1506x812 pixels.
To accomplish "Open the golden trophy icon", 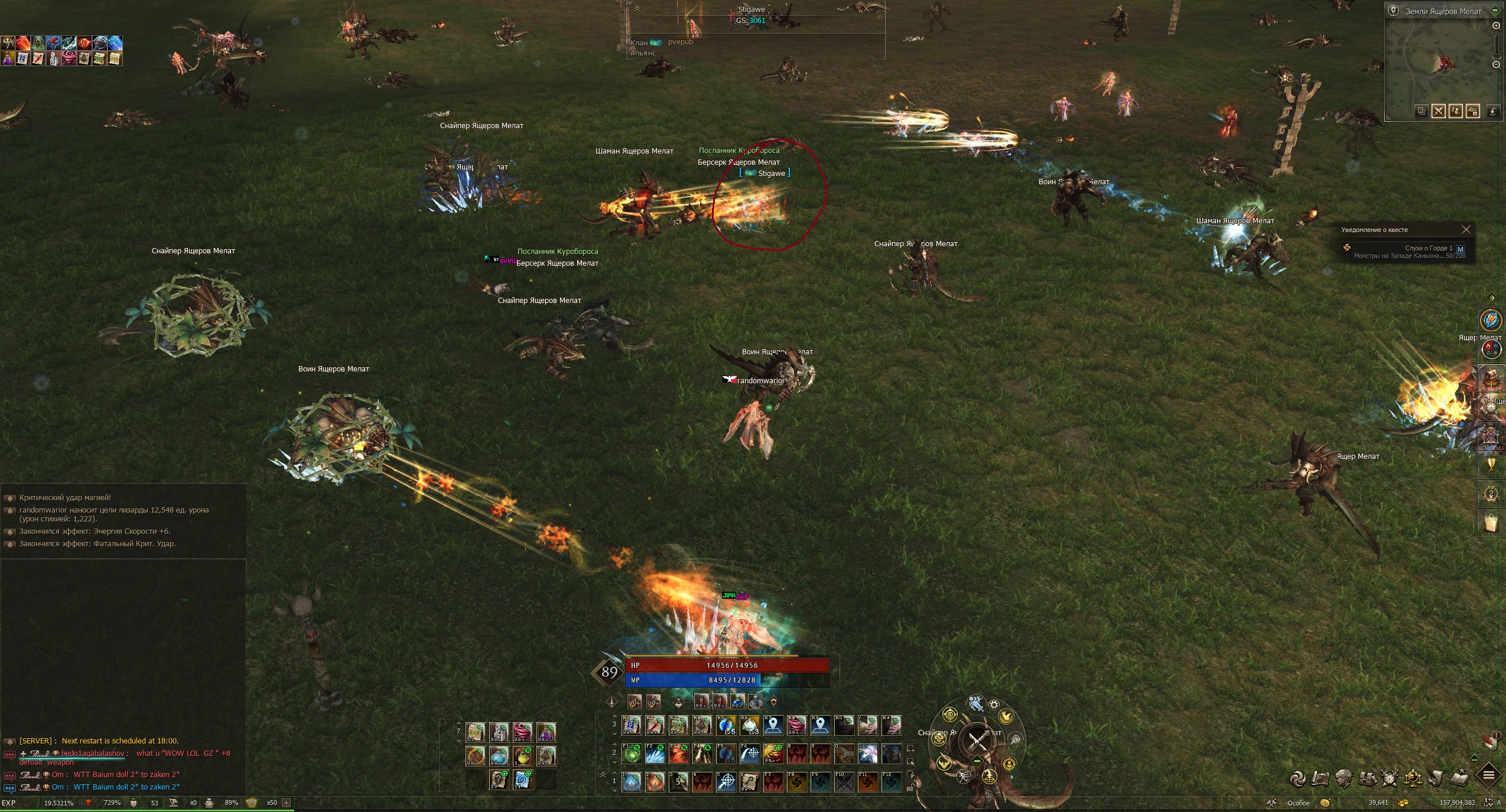I will click(x=1491, y=465).
